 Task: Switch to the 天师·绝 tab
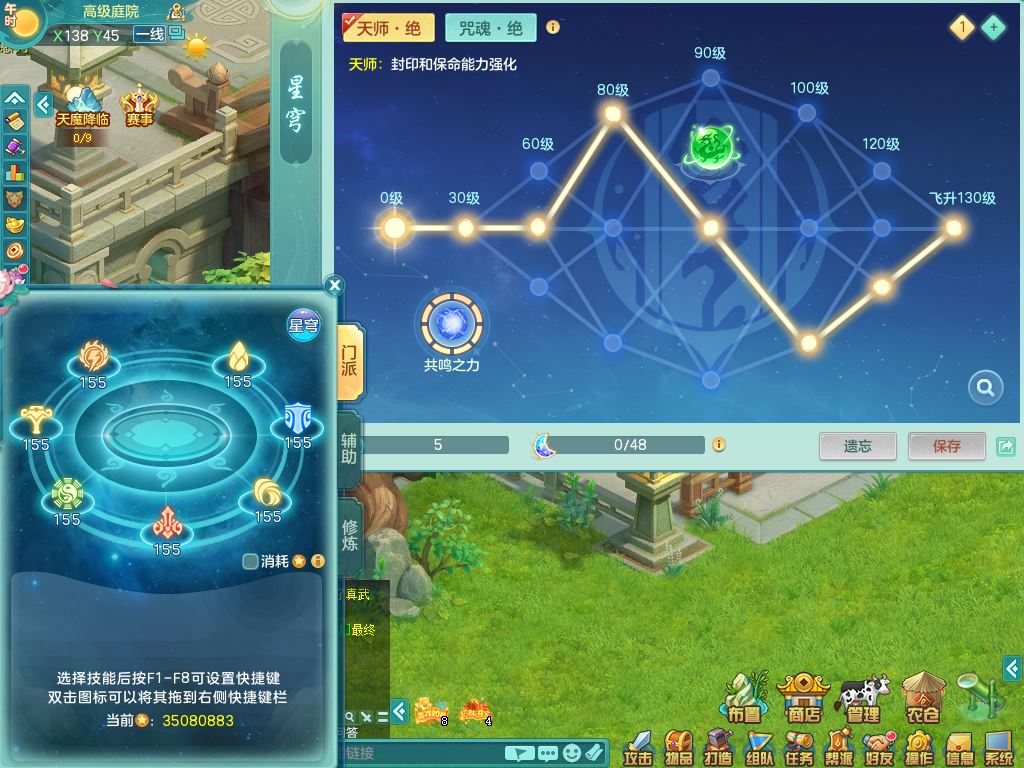pyautogui.click(x=388, y=28)
